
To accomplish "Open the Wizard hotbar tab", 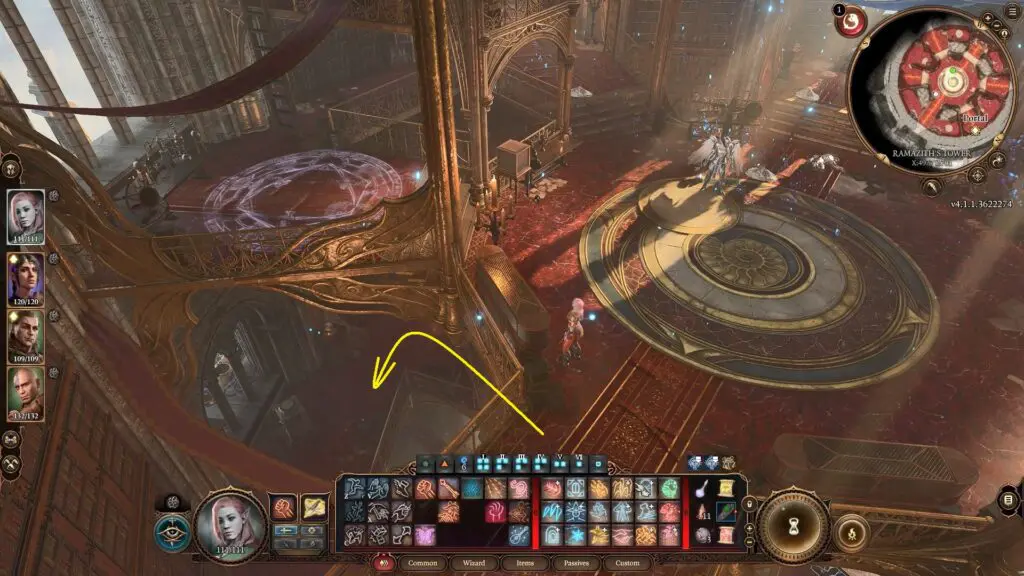I will (x=473, y=563).
